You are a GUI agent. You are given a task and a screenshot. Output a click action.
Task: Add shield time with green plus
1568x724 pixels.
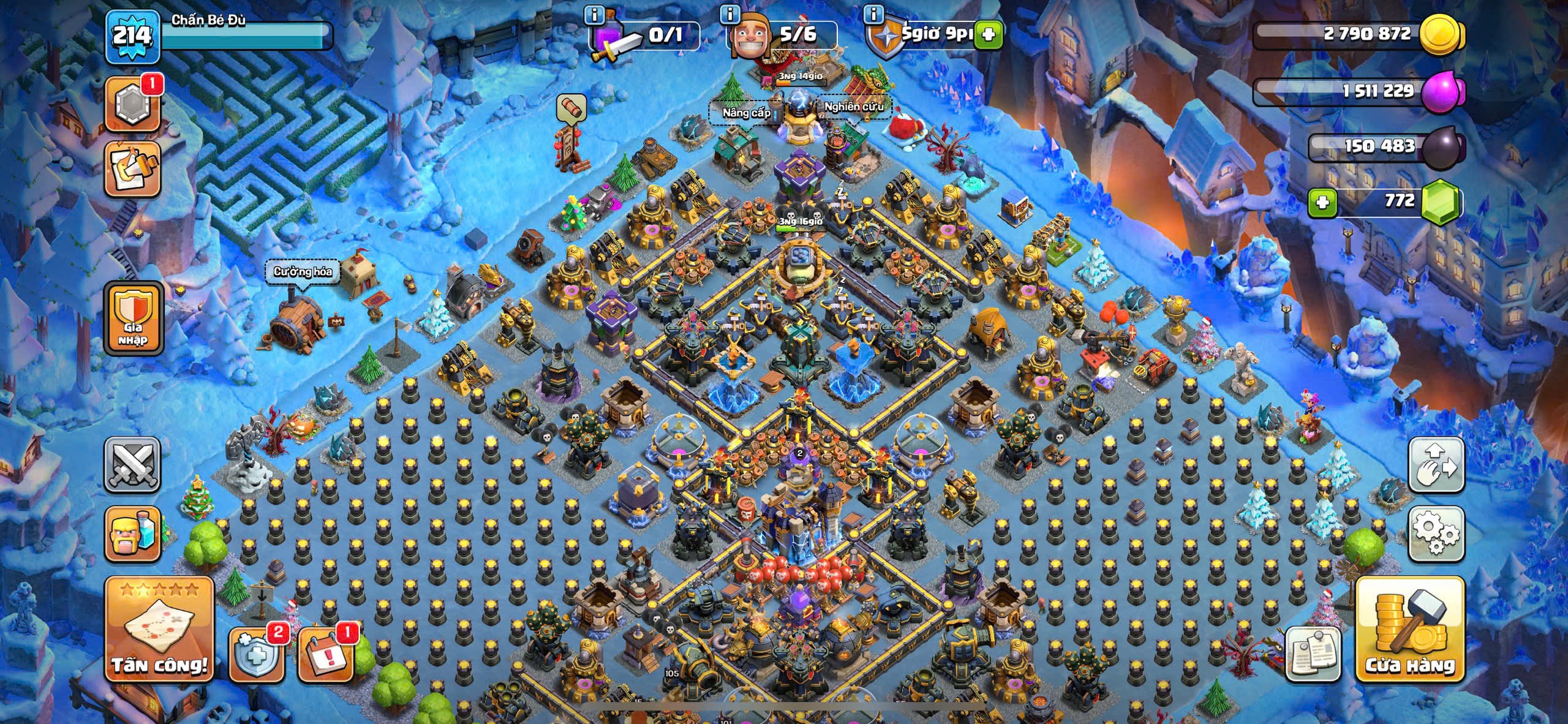click(988, 34)
